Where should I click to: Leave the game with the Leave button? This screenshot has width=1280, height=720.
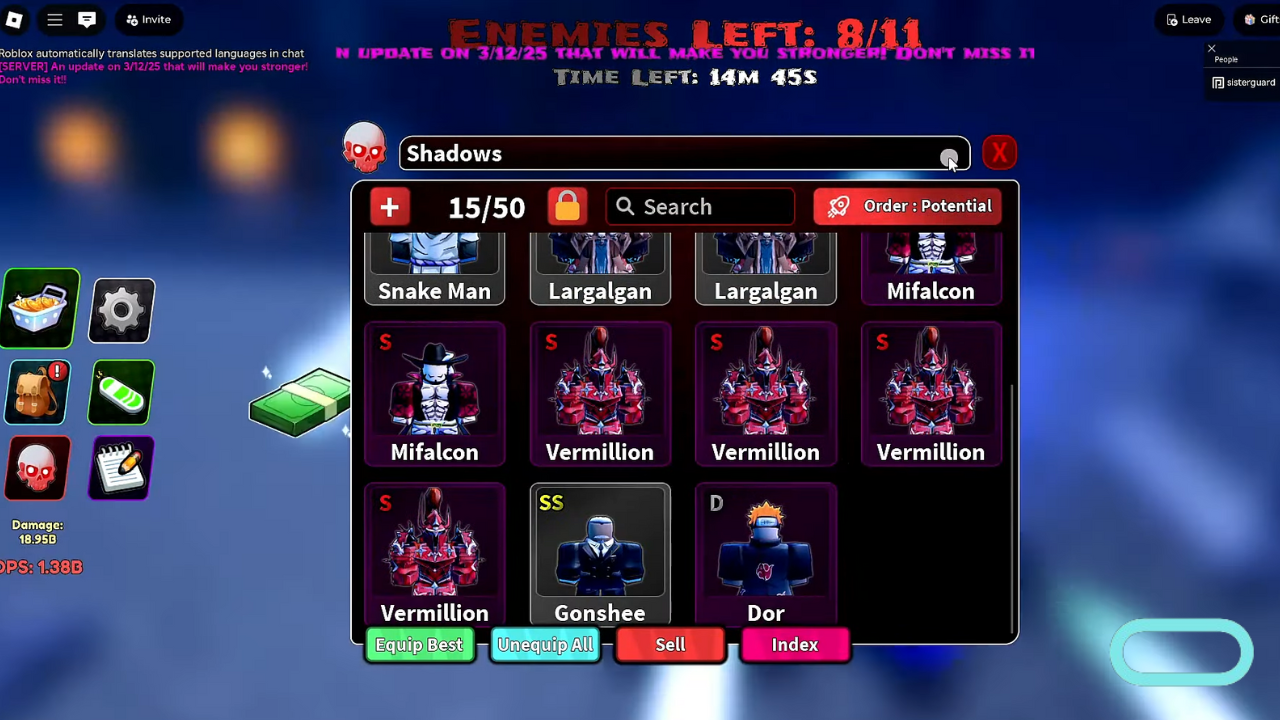[x=1188, y=19]
